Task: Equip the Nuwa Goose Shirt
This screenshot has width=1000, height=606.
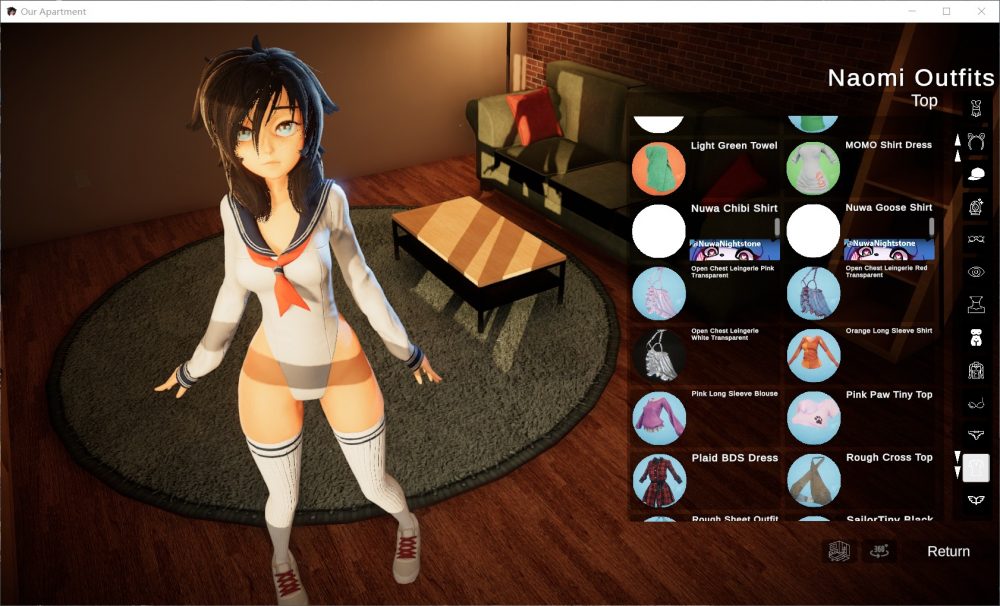Action: click(813, 231)
